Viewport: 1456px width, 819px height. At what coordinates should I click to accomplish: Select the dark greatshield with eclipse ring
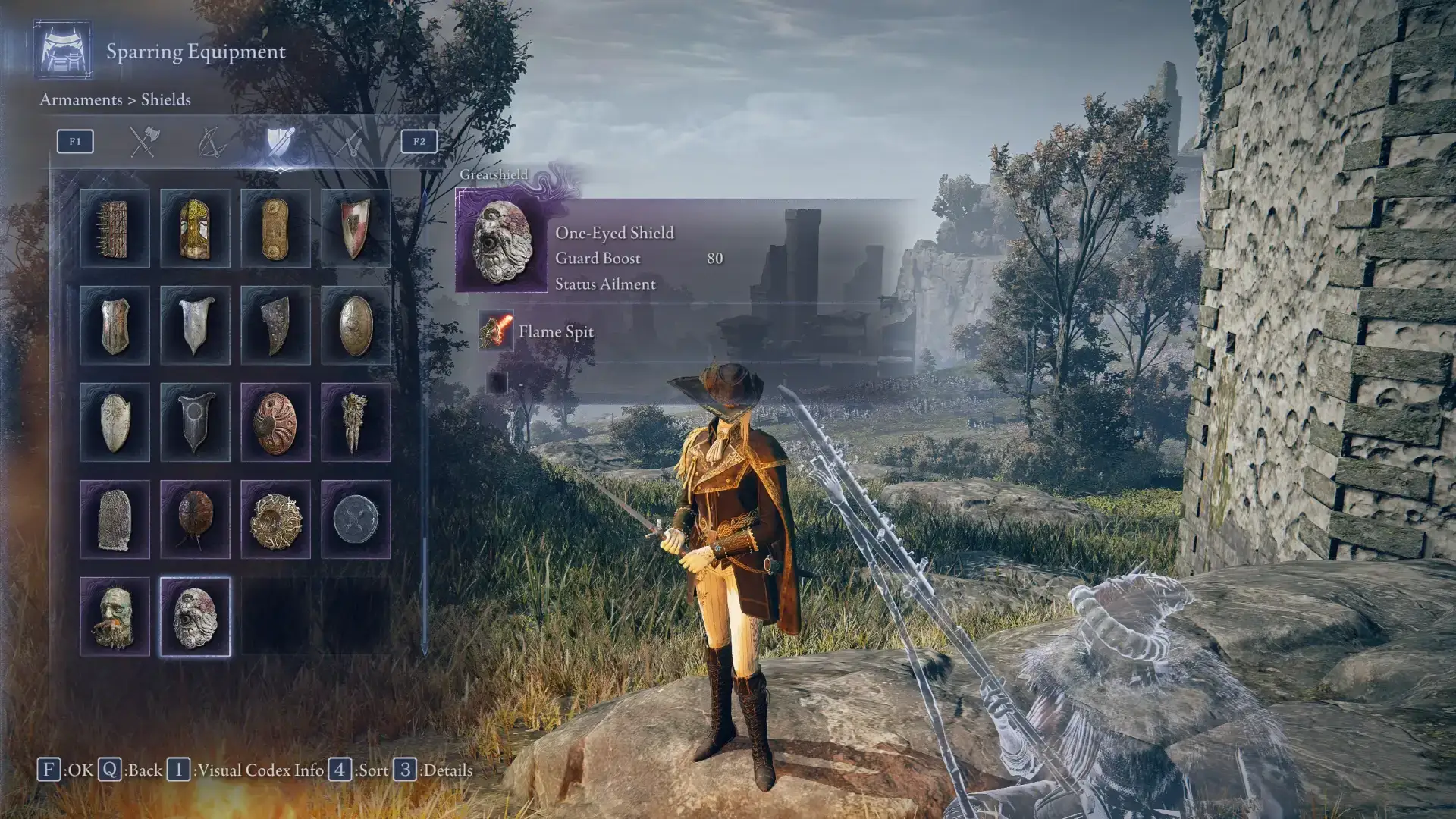pyautogui.click(x=195, y=422)
